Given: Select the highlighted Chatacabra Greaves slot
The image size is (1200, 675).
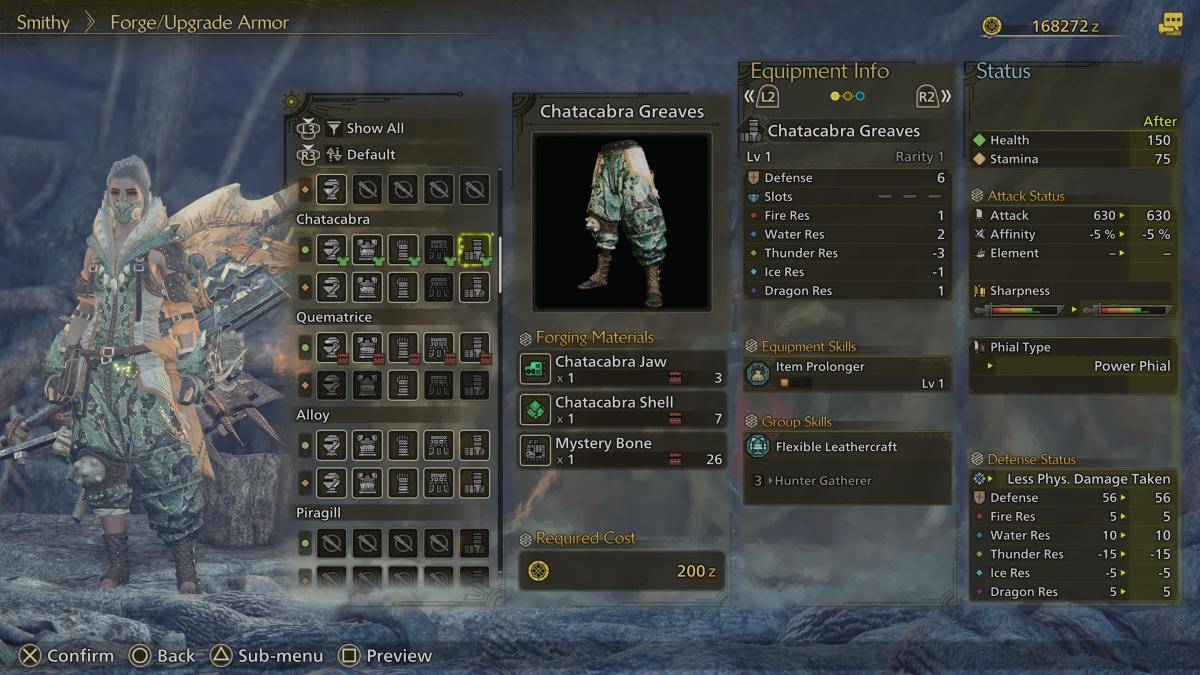Looking at the screenshot, I should [474, 249].
